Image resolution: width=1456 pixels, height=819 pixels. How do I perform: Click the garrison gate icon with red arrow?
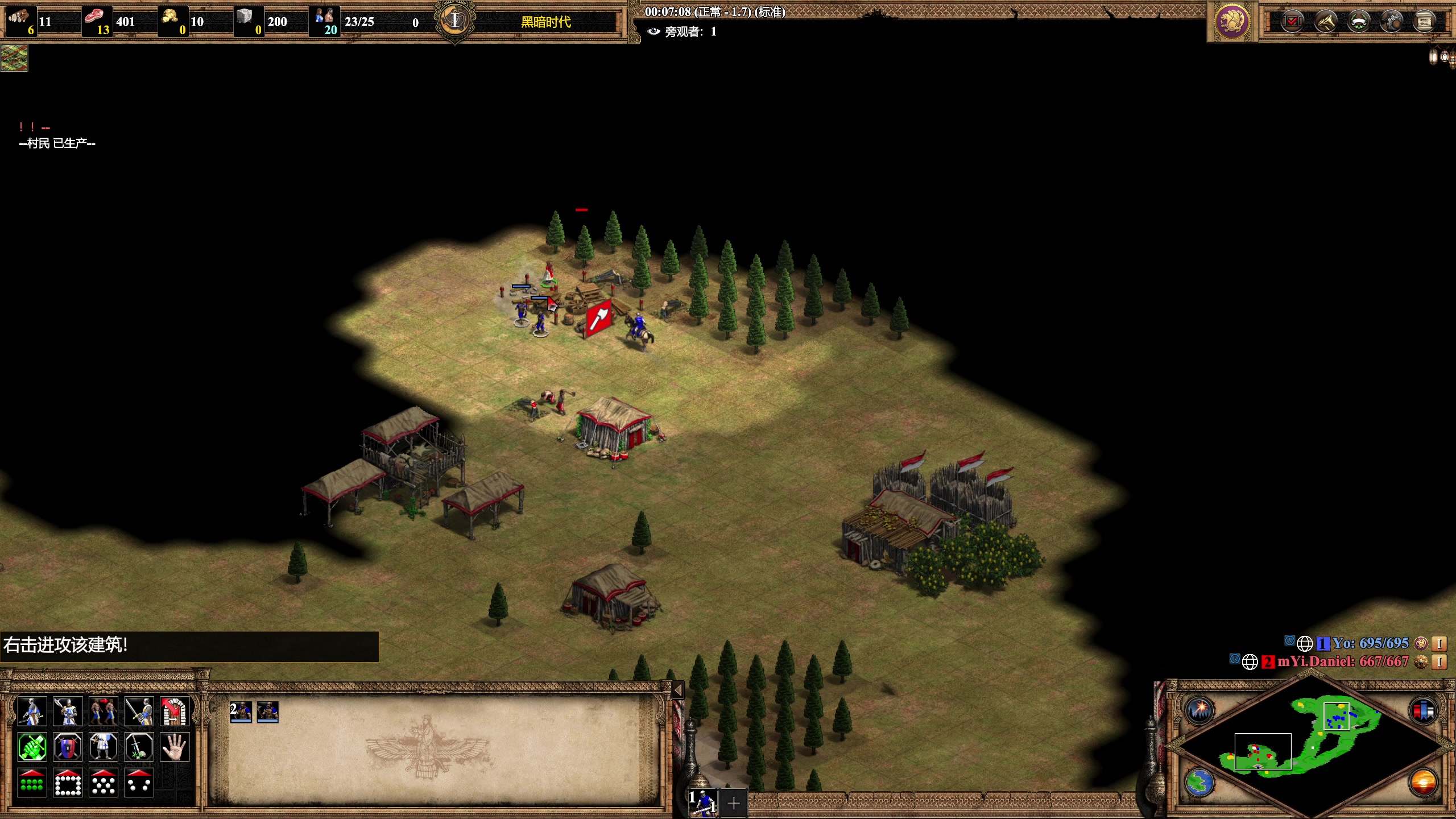tap(175, 711)
